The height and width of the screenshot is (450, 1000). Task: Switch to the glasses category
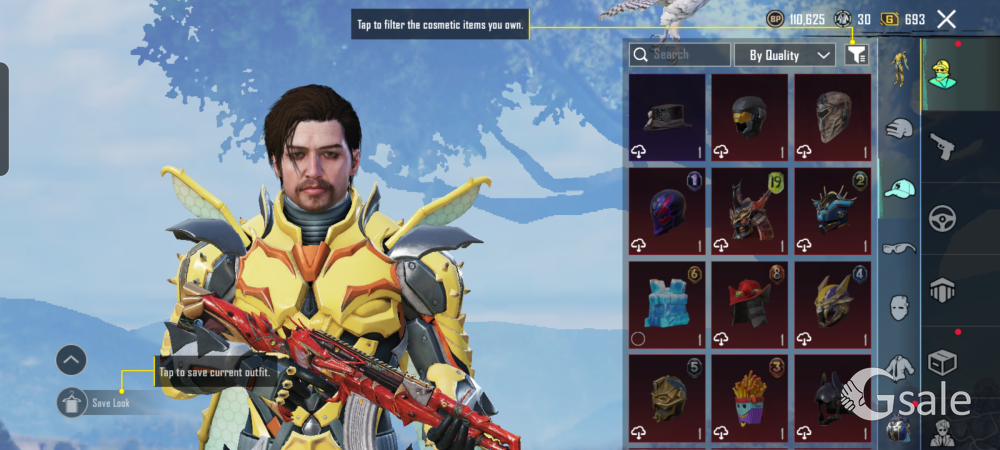900,248
